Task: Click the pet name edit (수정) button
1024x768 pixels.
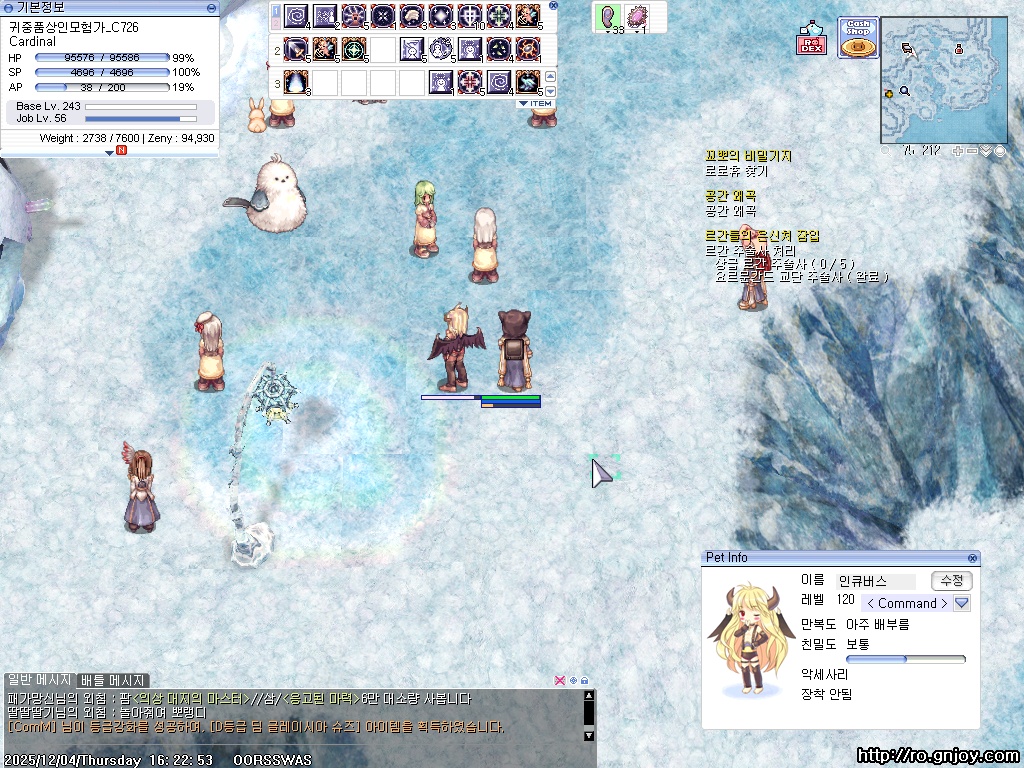Action: pos(951,581)
